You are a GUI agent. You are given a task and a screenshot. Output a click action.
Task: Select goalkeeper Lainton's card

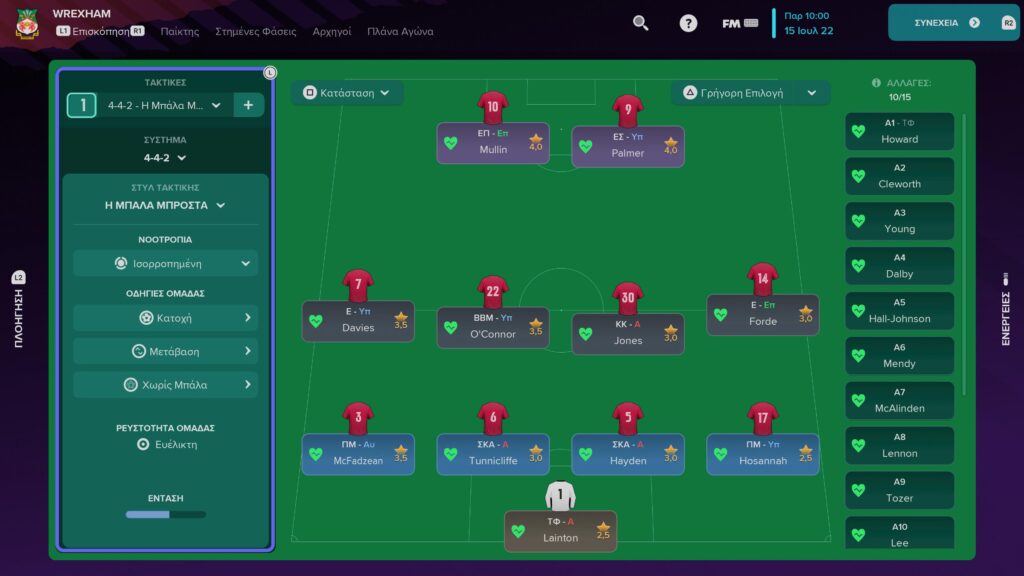pos(560,531)
